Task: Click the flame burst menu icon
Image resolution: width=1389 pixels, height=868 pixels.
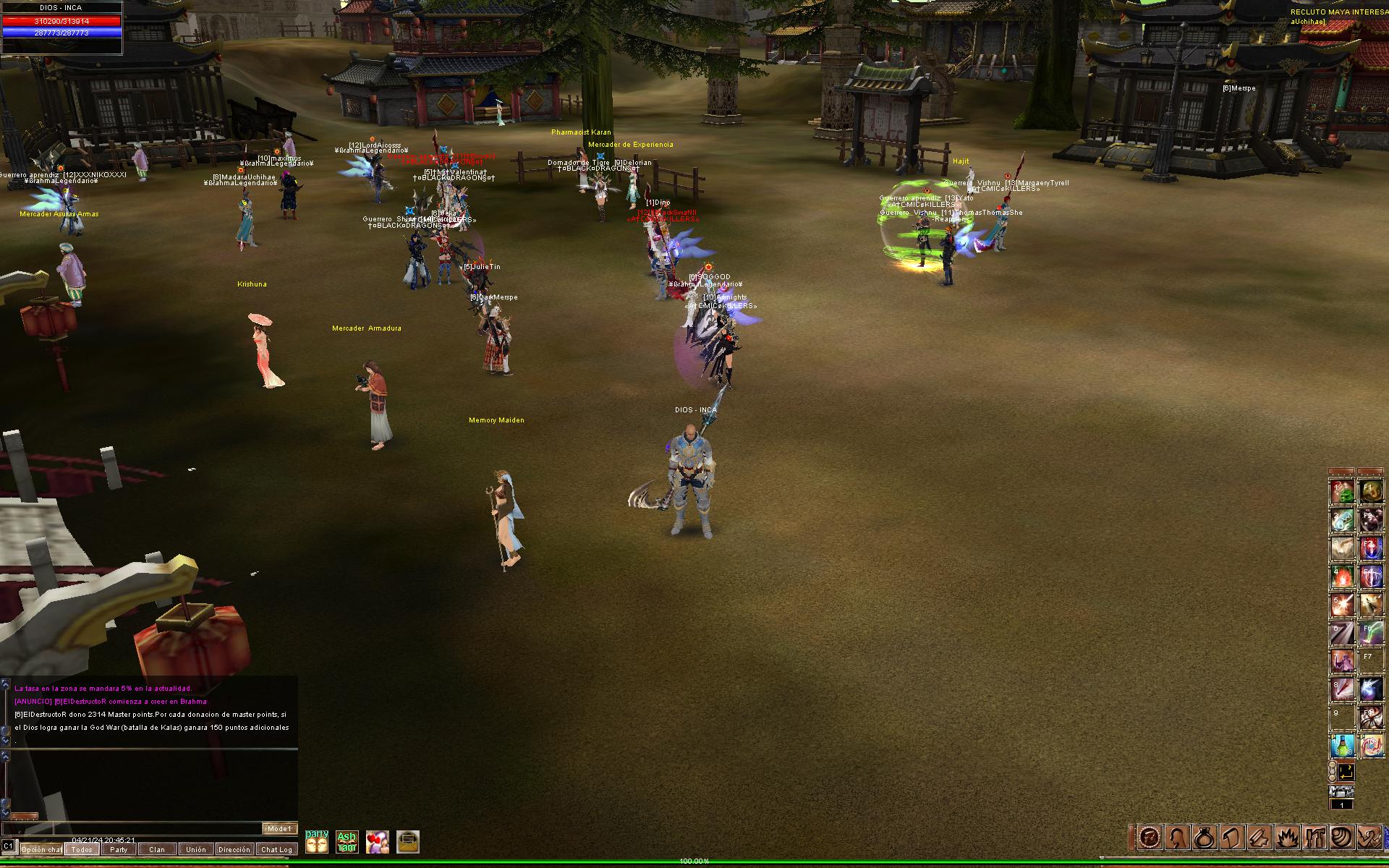Action: [x=1287, y=838]
